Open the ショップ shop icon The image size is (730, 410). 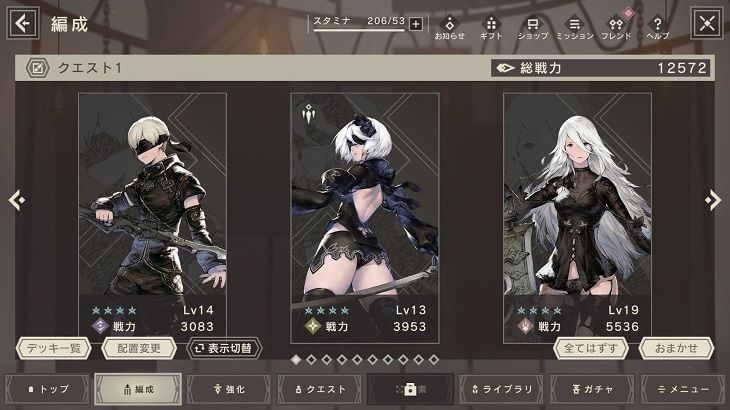533,28
